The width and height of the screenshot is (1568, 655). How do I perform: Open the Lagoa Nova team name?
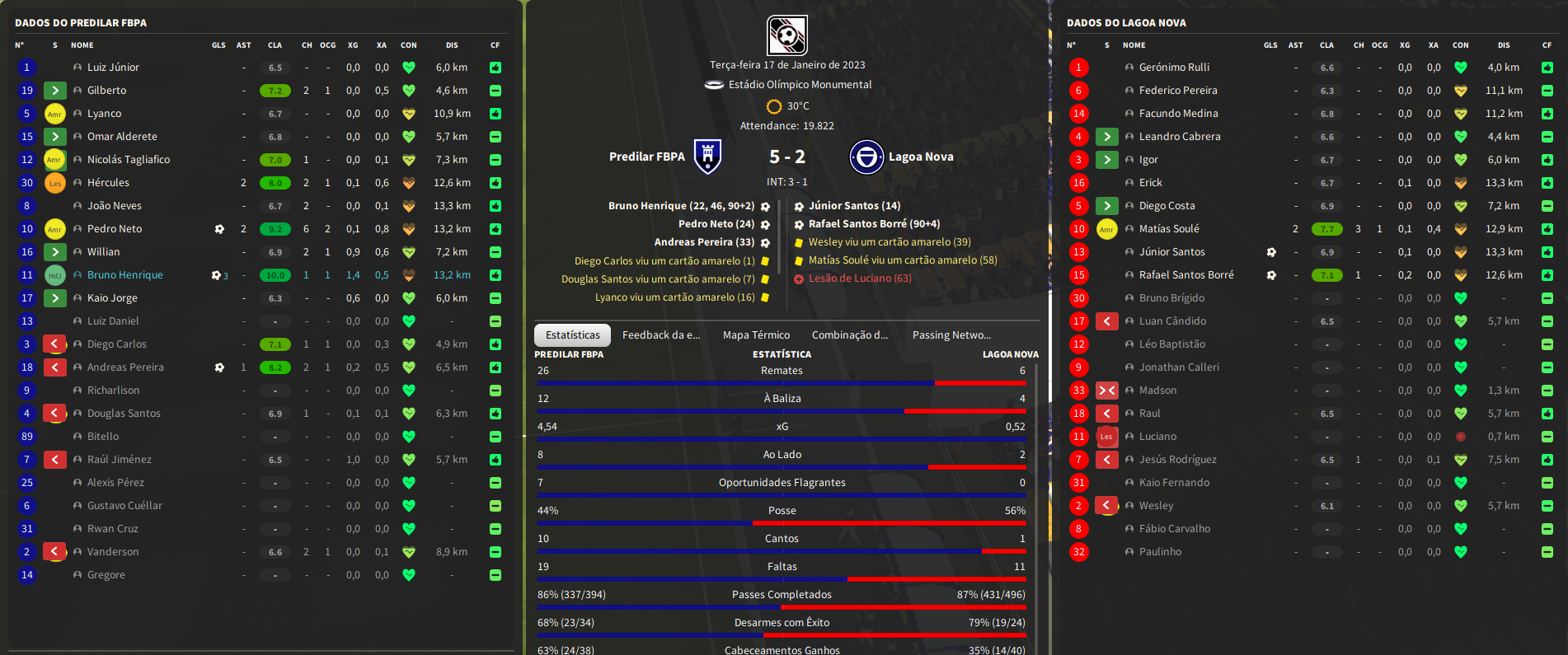pyautogui.click(x=921, y=157)
